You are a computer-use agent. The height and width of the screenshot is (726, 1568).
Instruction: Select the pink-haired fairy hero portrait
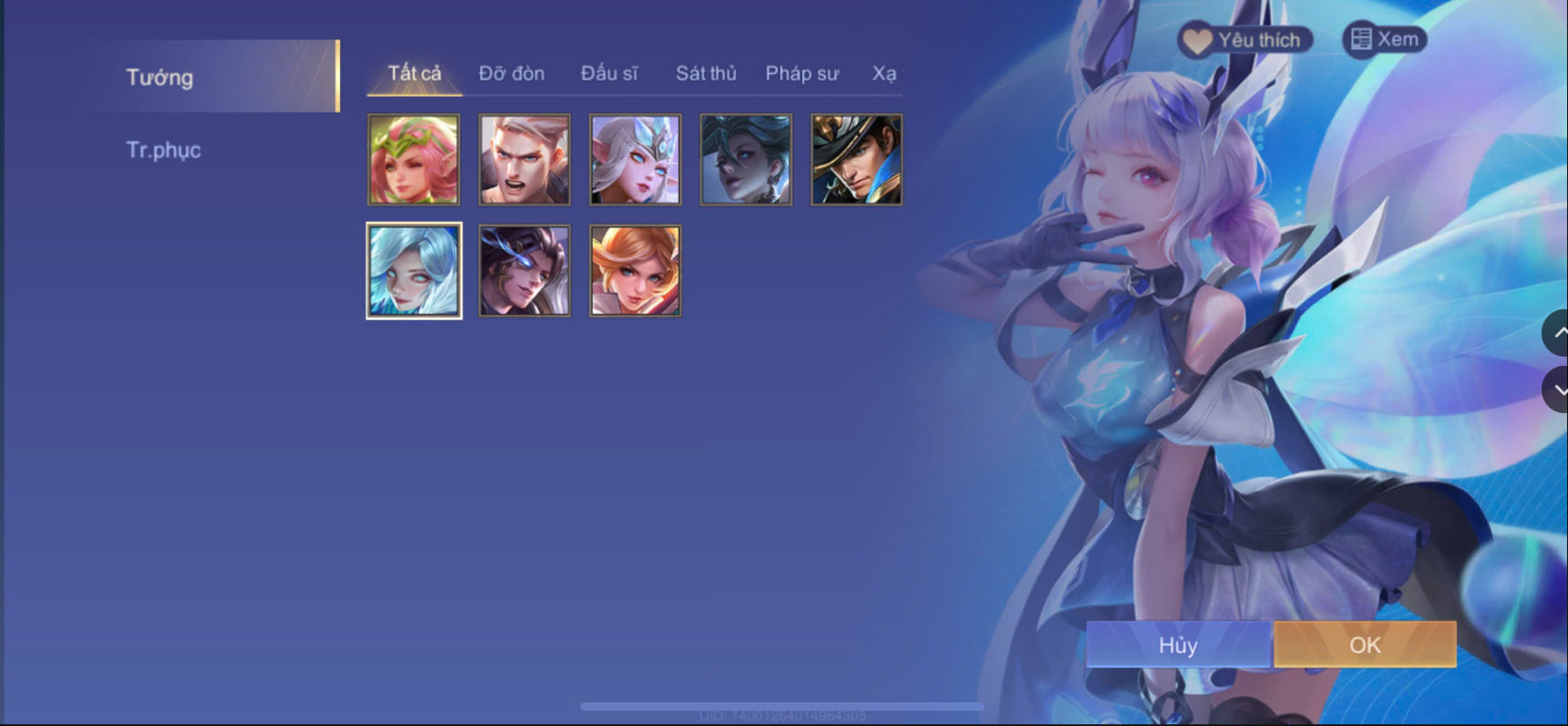(413, 159)
